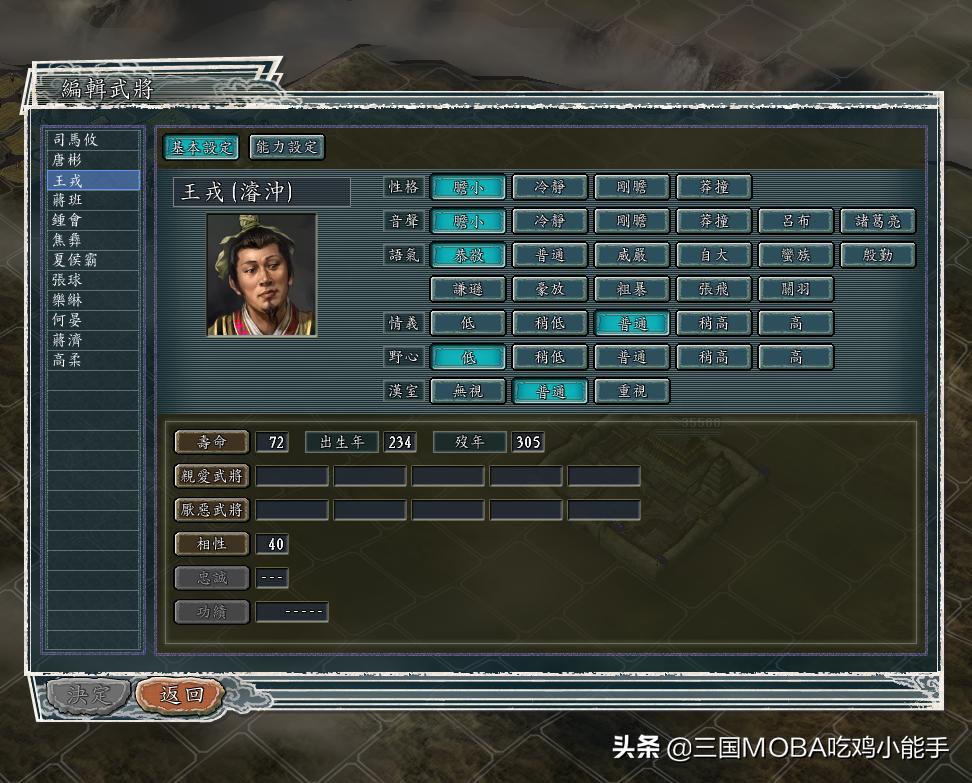Click the 返回 button to go back
This screenshot has height=783, width=972.
coord(180,695)
